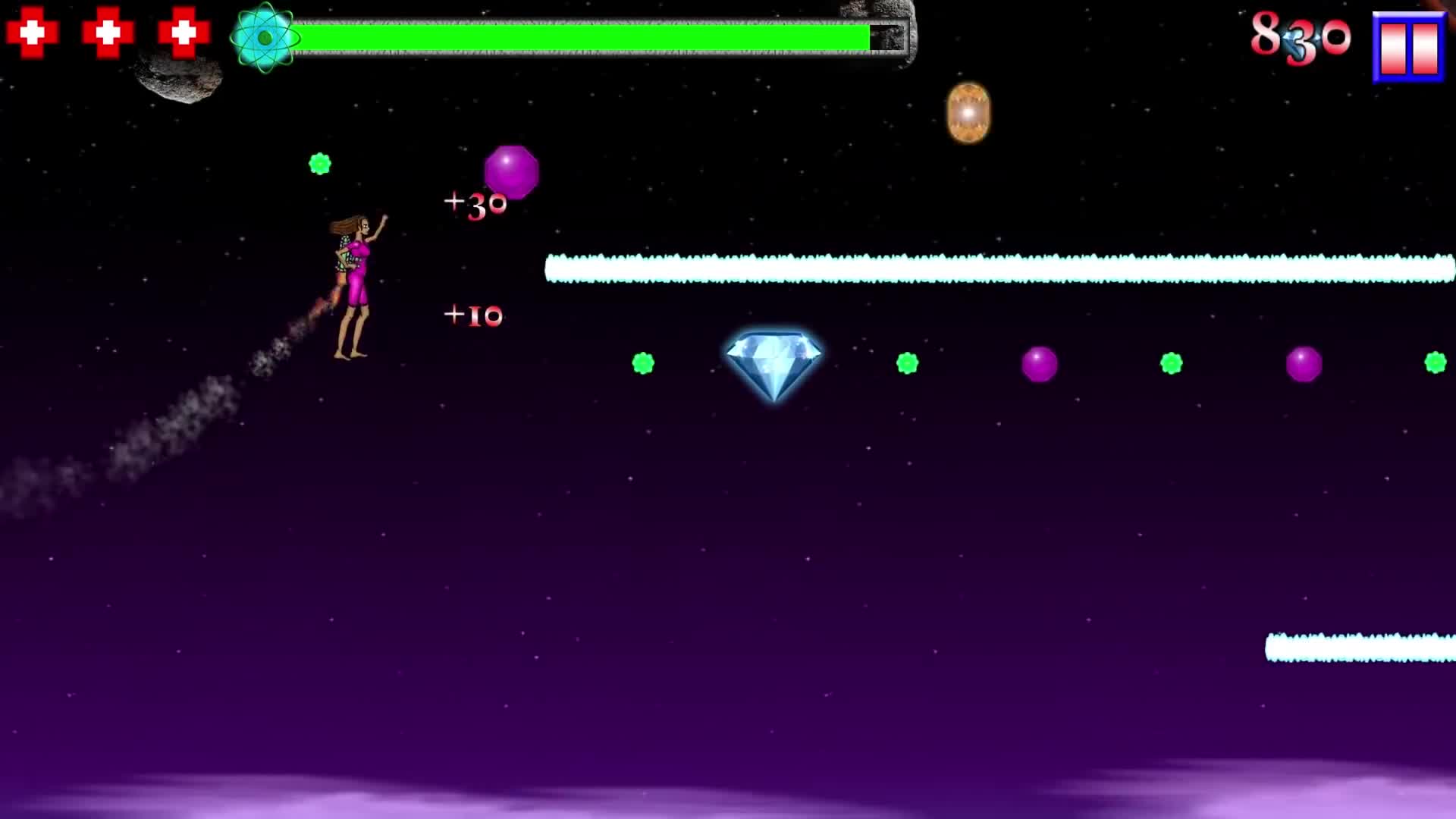Click the orange glowing collectible
Screen dimensions: 1456x819
968,111
